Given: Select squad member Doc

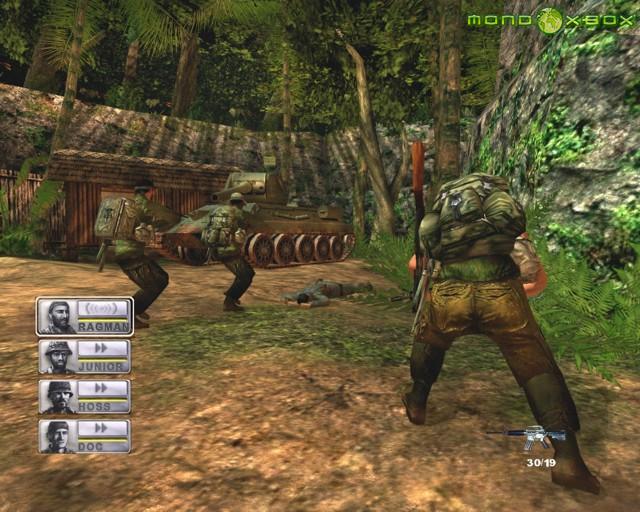Looking at the screenshot, I should 84,436.
